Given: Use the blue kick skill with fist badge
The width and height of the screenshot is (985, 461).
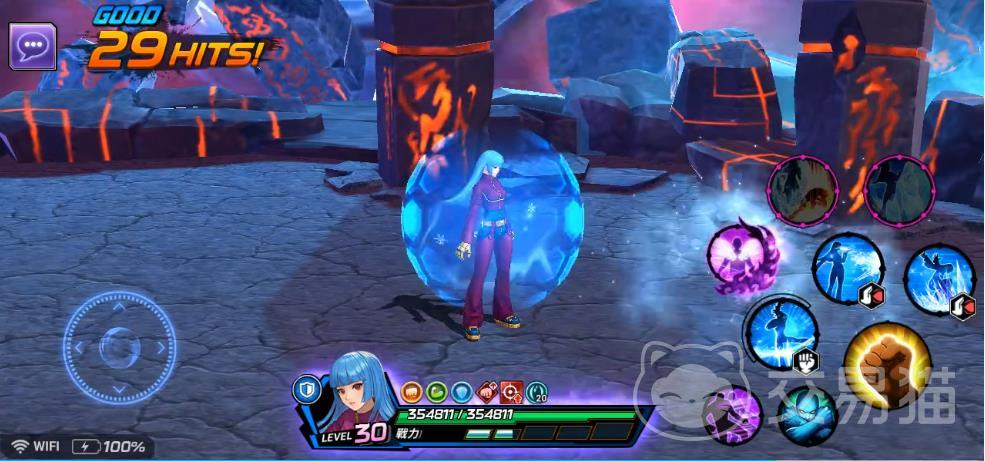Looking at the screenshot, I should point(783,332).
